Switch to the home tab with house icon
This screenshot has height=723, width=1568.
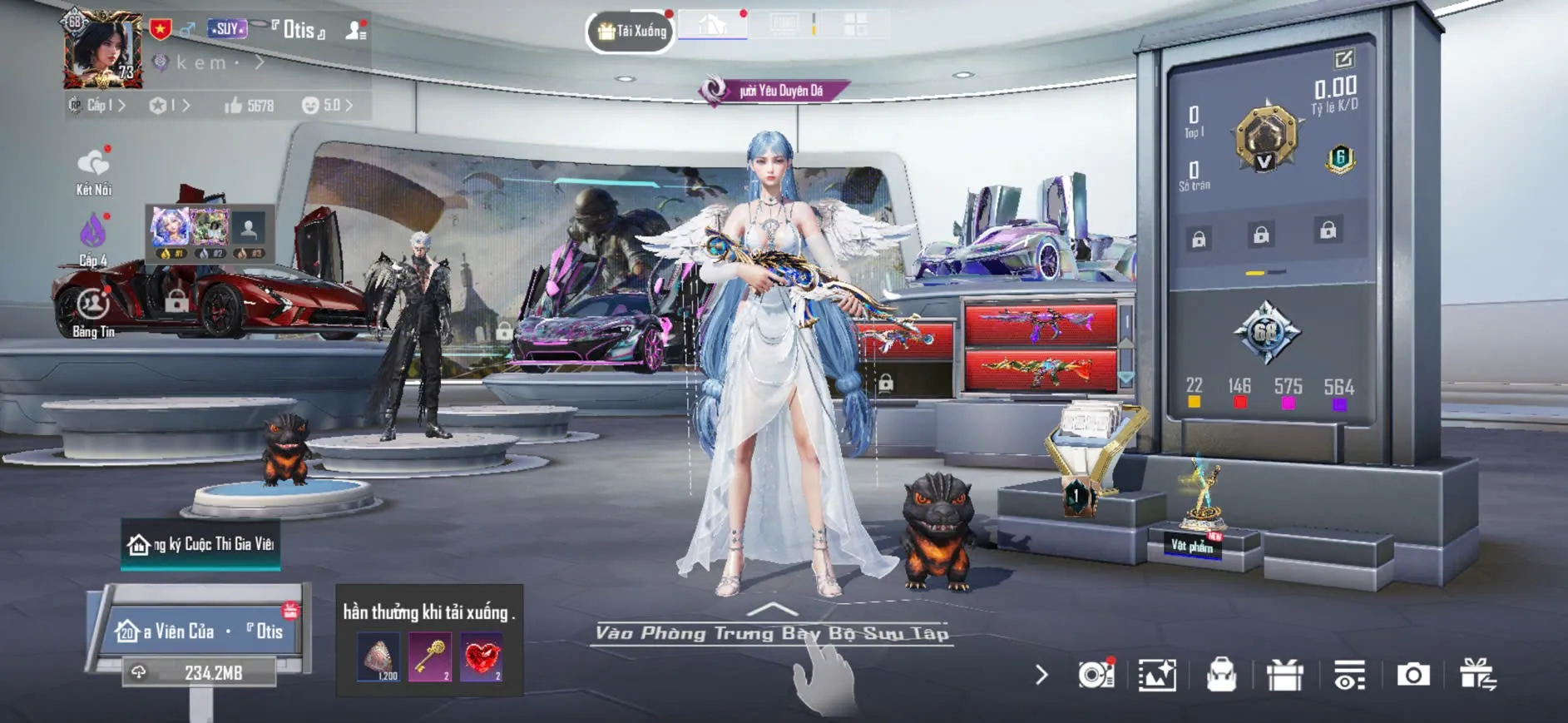tap(712, 25)
